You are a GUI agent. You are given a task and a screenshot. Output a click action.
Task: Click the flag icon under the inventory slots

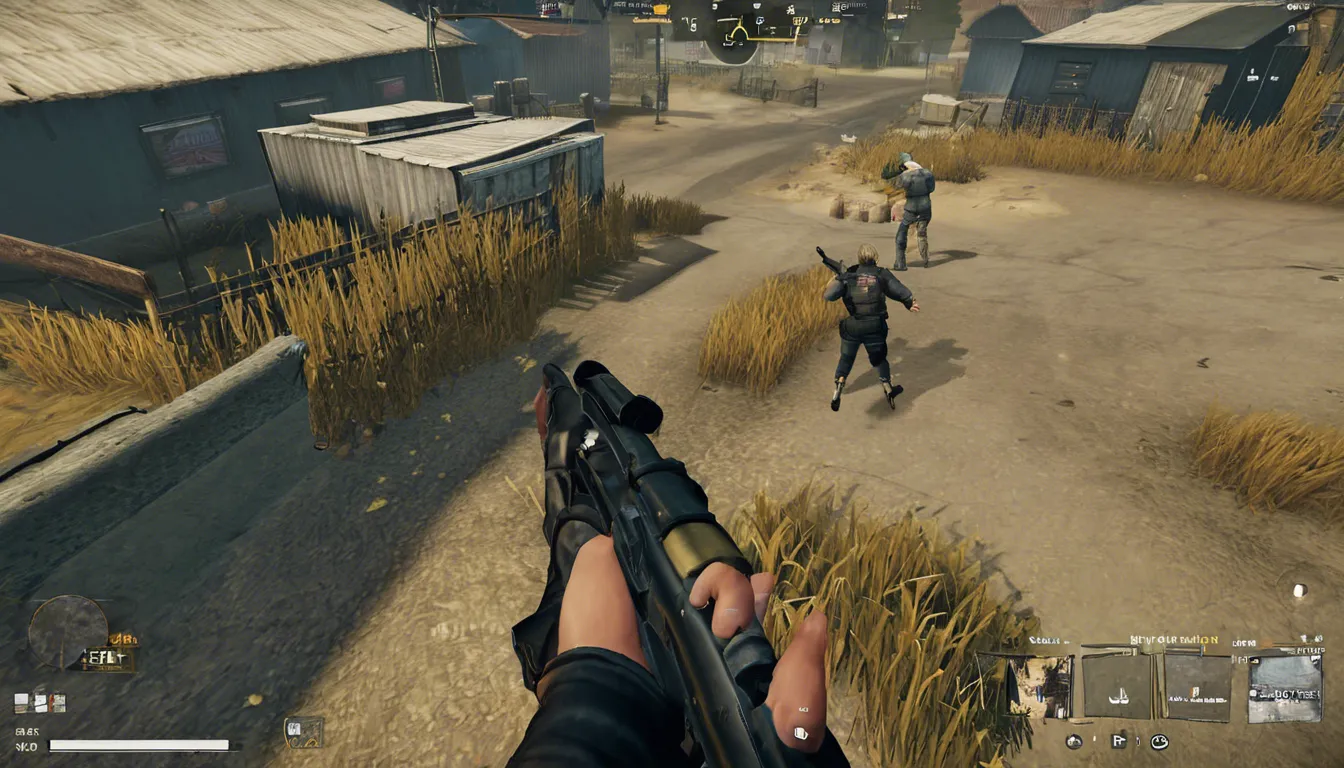coord(1118,741)
